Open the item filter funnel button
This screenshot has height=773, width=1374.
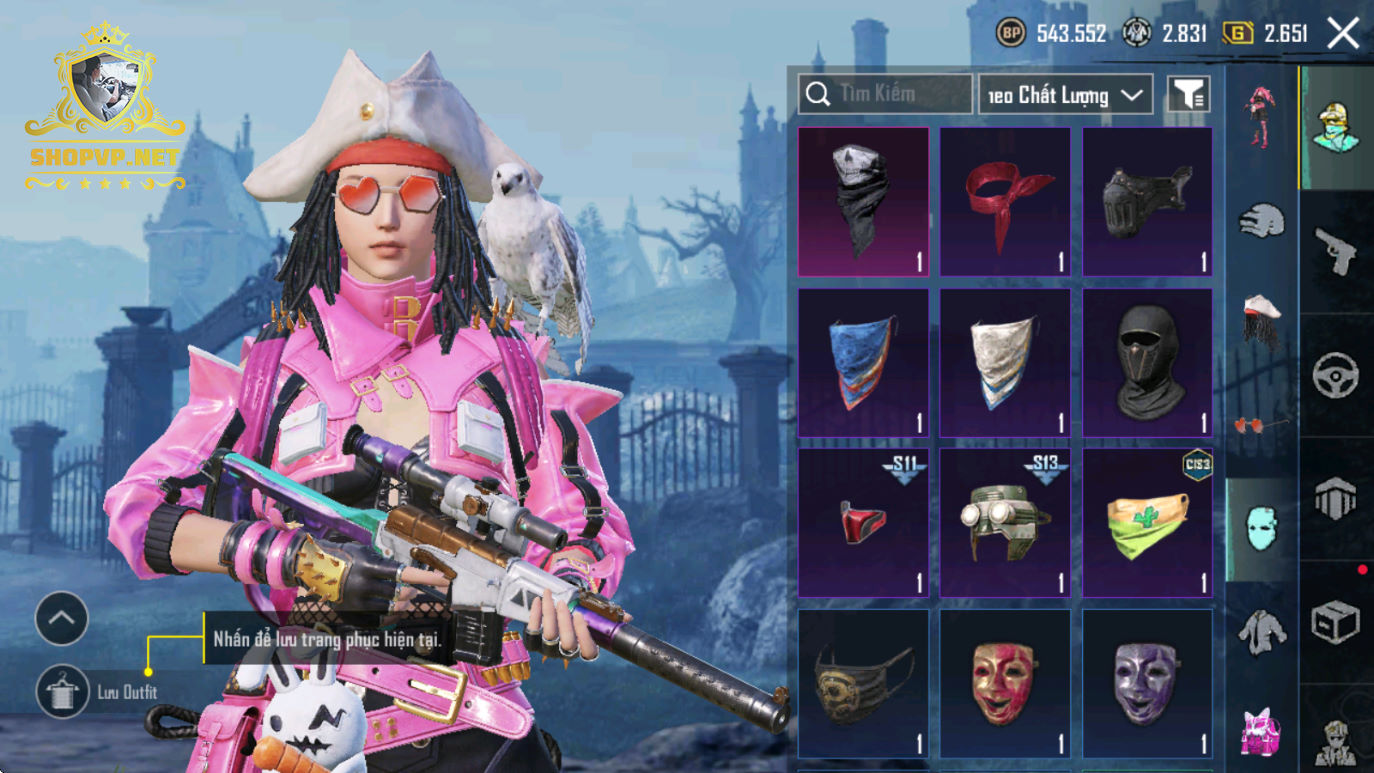(1188, 94)
